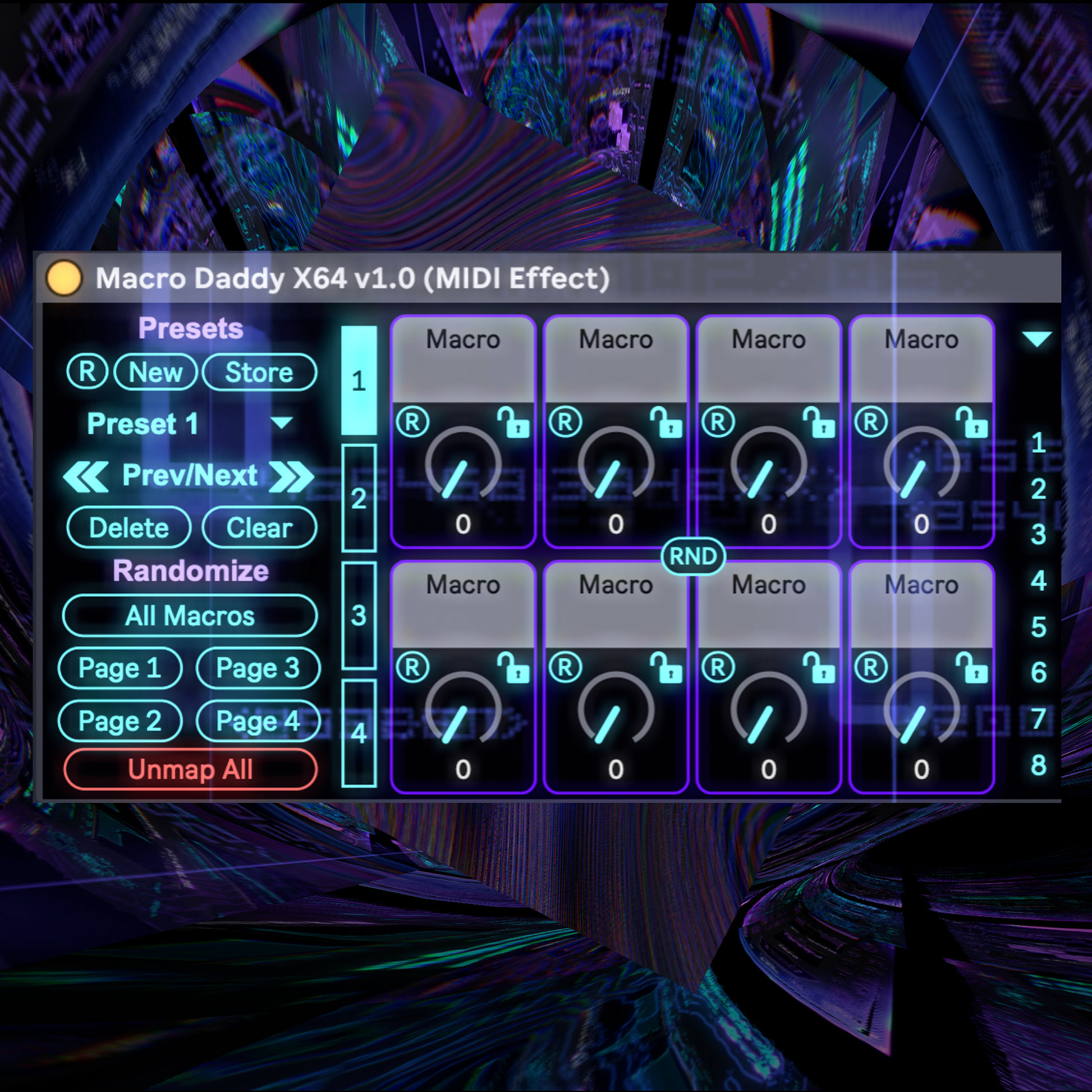Click the R button beside New

pyautogui.click(x=87, y=373)
